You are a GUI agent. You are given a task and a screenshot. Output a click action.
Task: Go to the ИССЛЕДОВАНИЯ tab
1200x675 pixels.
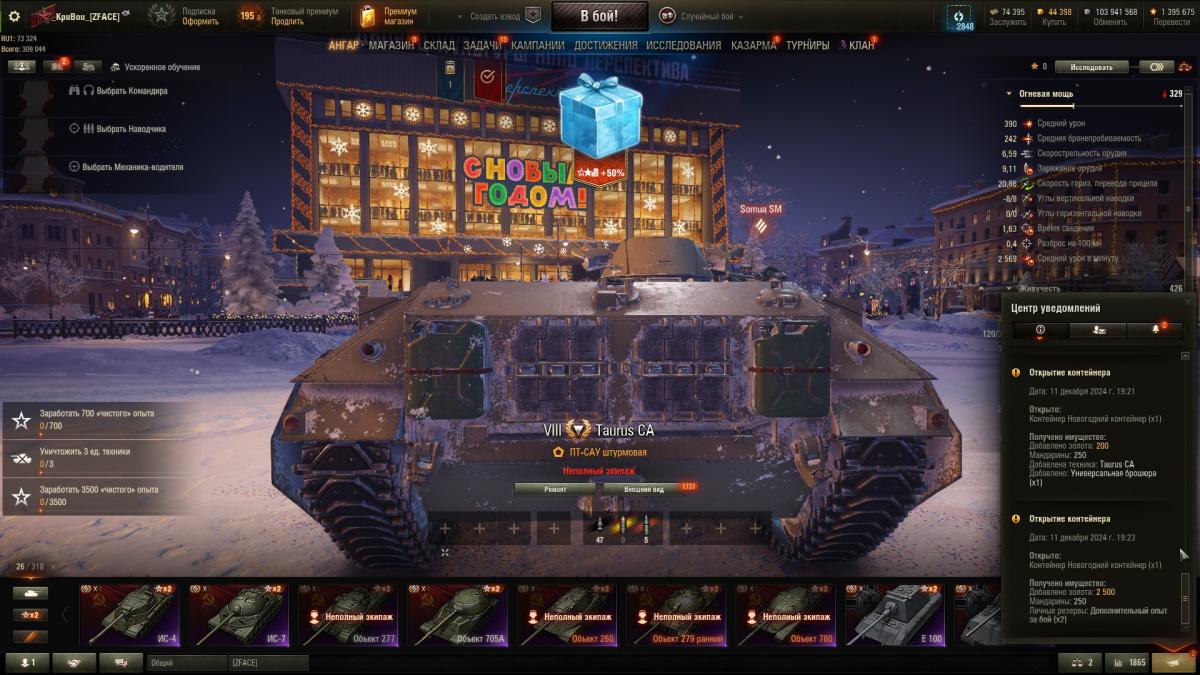(683, 45)
